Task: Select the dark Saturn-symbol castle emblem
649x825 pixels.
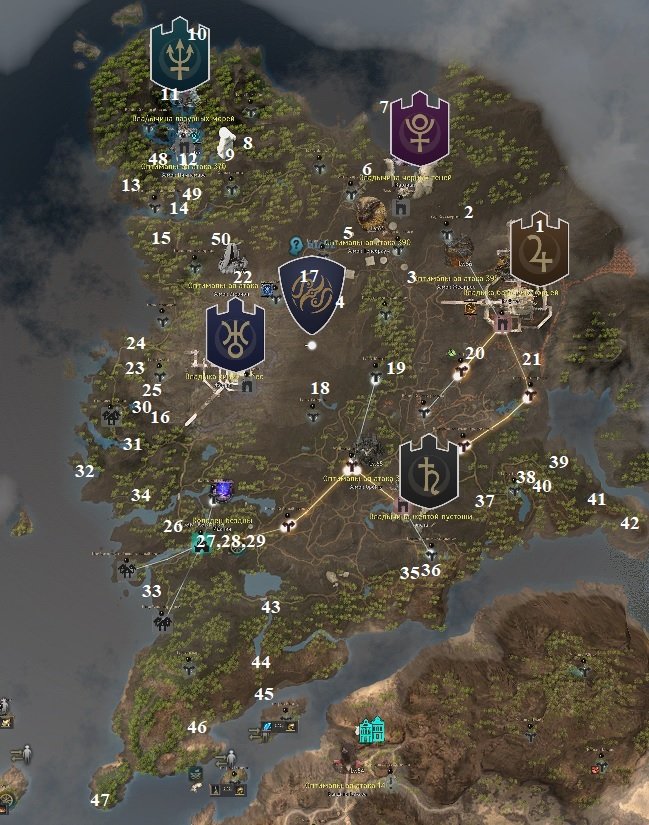Action: [428, 471]
